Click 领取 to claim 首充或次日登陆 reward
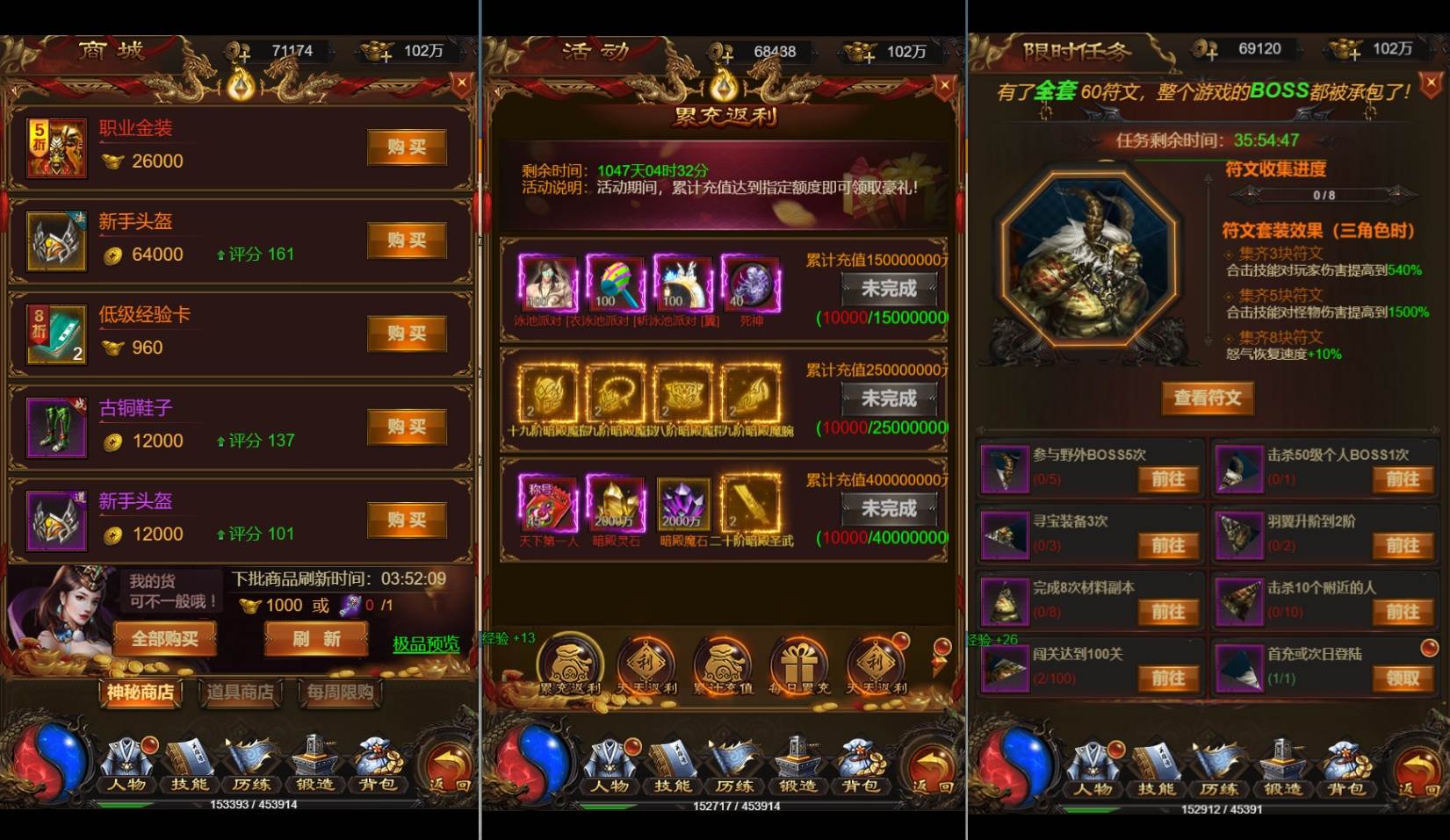 point(1402,678)
